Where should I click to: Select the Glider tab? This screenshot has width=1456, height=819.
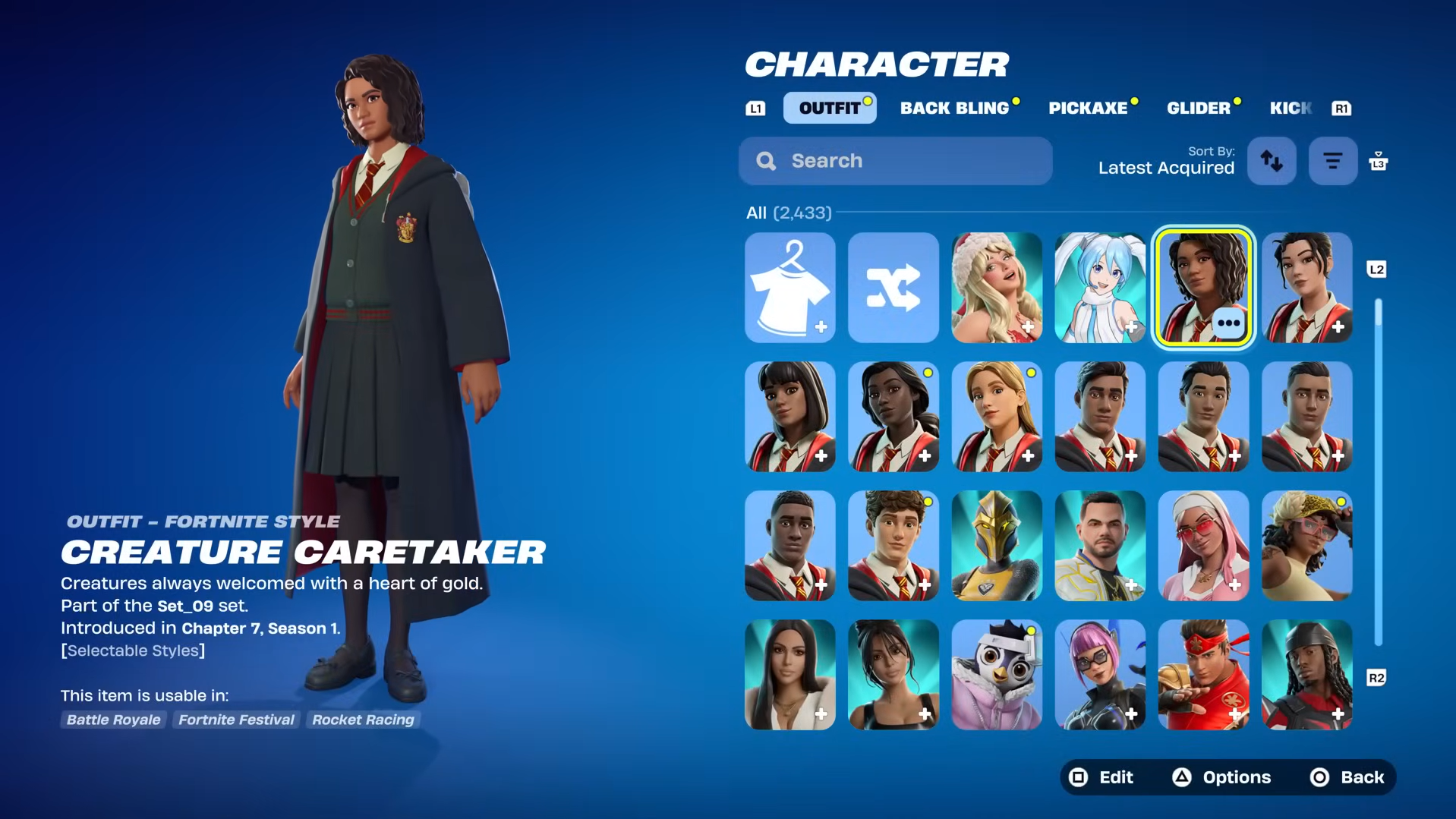(x=1199, y=108)
